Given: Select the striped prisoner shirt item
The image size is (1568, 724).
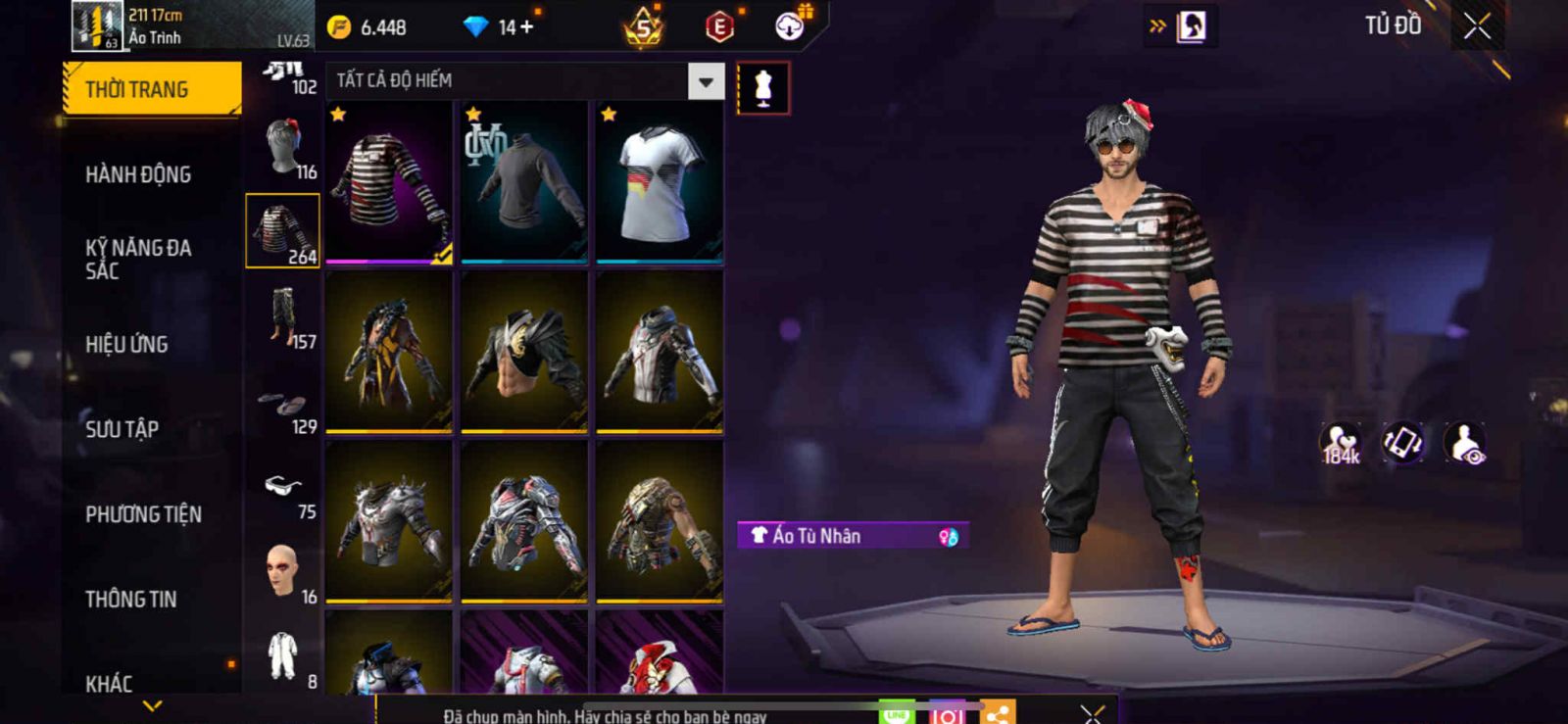Looking at the screenshot, I should [389, 183].
